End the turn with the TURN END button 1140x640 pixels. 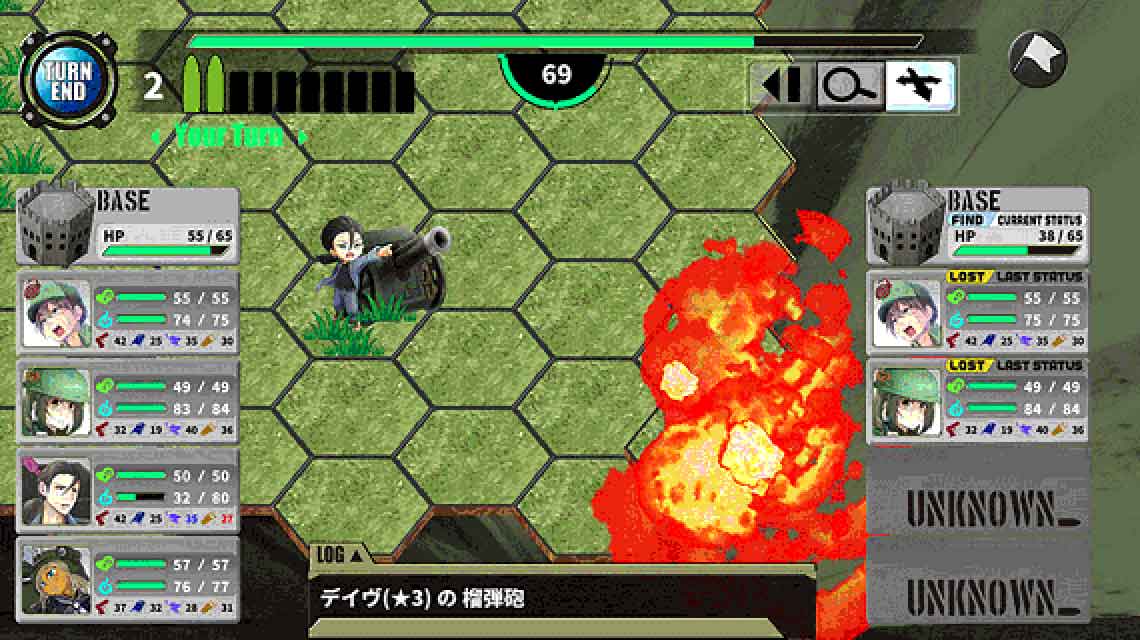pos(68,80)
